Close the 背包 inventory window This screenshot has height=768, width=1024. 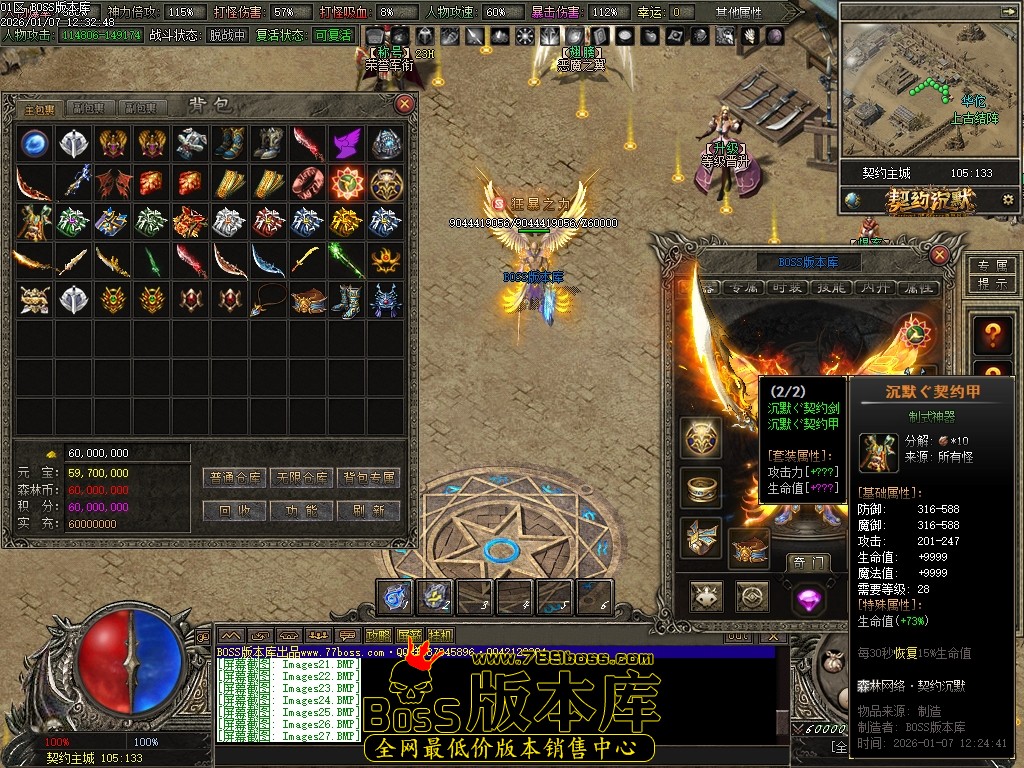pyautogui.click(x=405, y=103)
